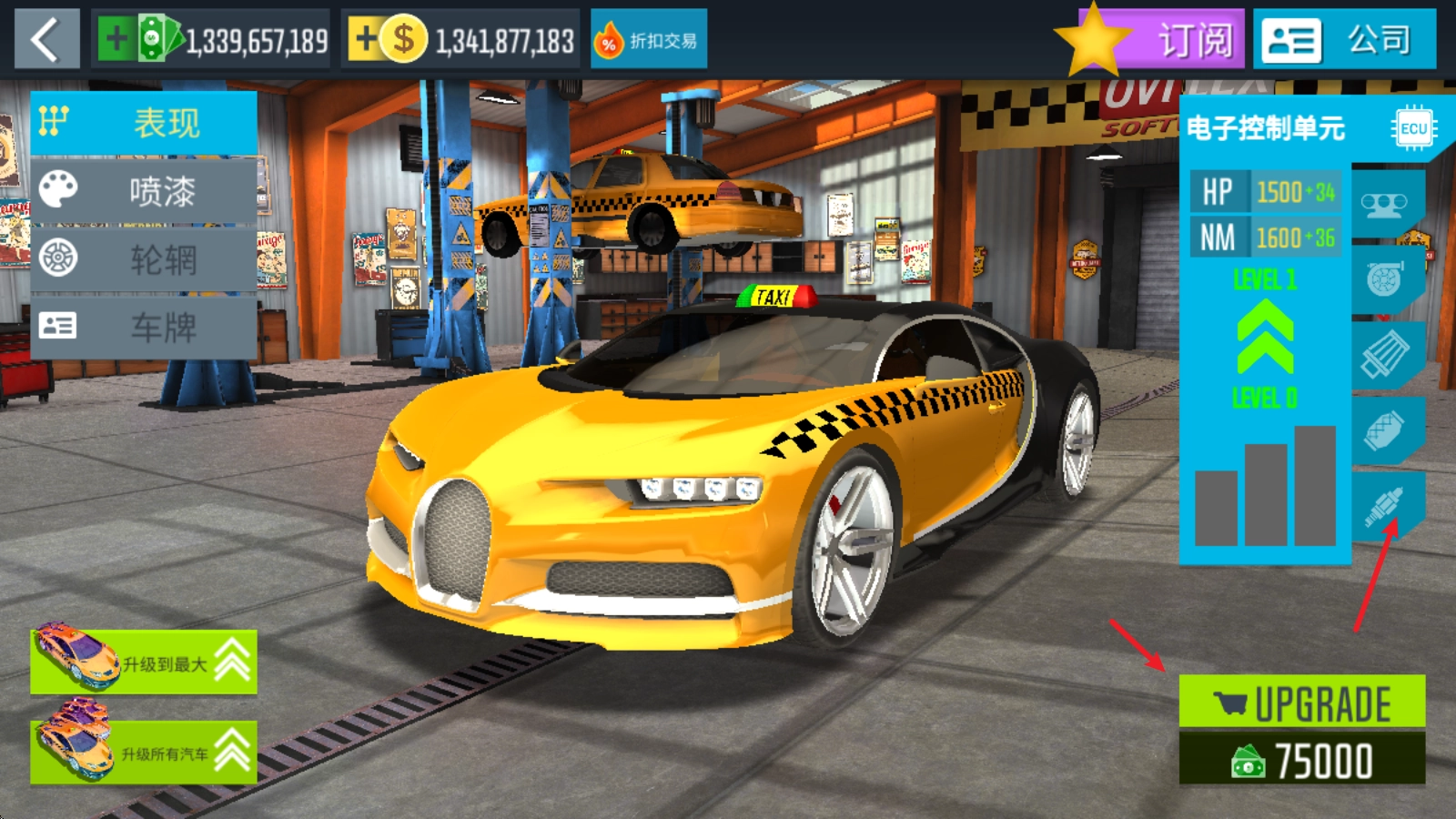The image size is (1456, 819).
Task: Go back with the left arrow button
Action: point(46,39)
